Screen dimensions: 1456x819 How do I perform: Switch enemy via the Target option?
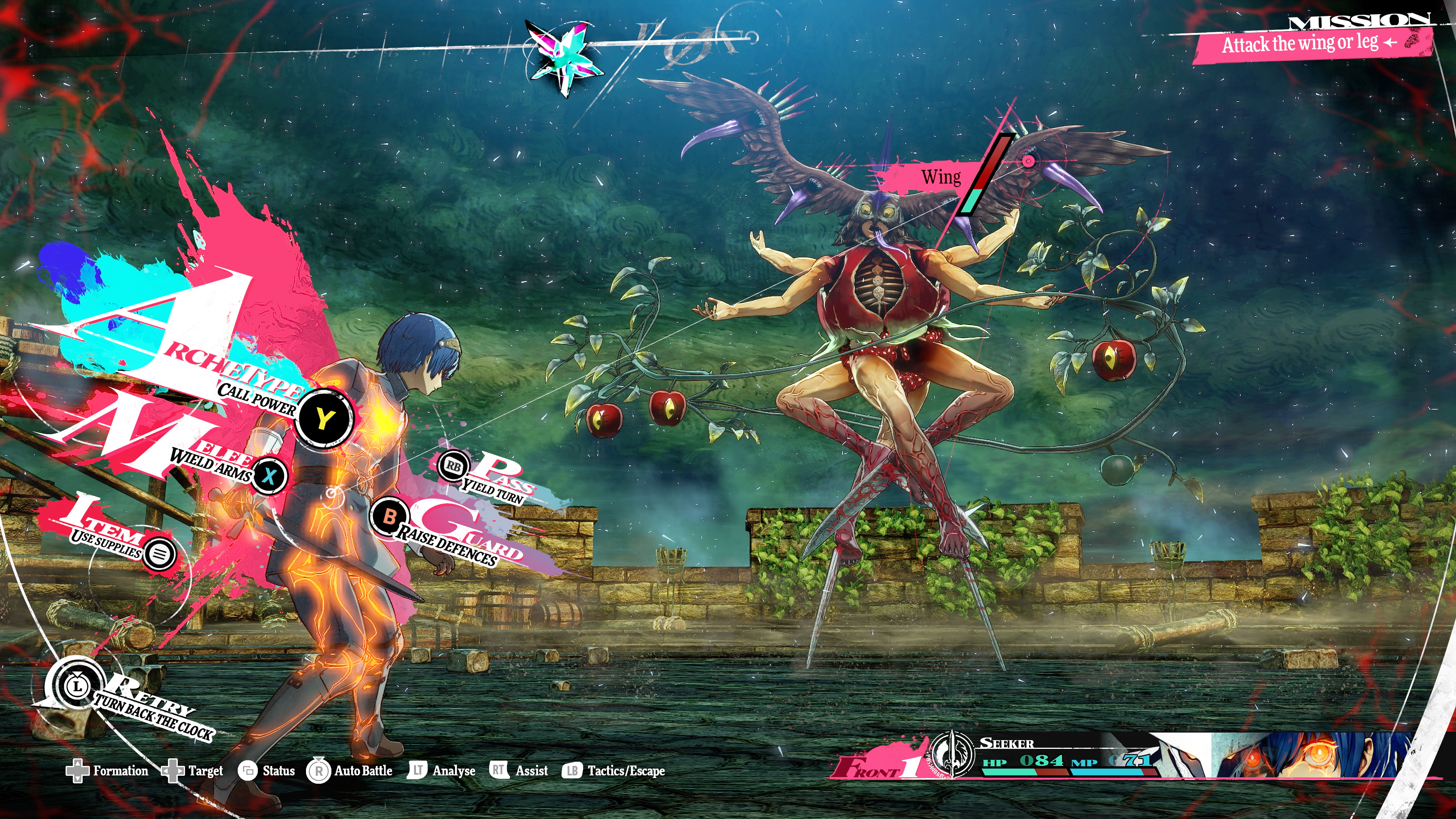point(193,771)
